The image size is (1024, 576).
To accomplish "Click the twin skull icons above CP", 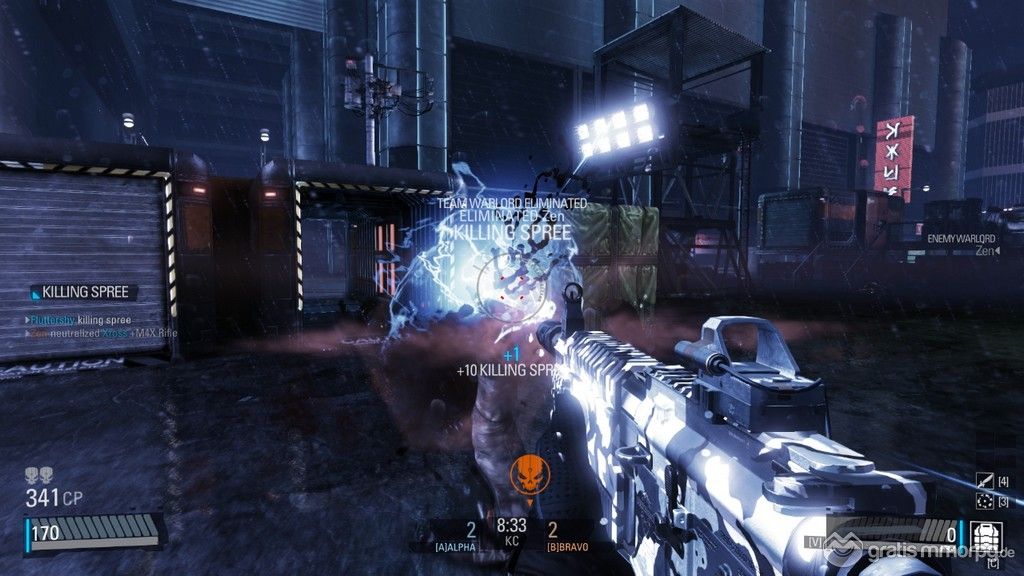I will point(39,475).
